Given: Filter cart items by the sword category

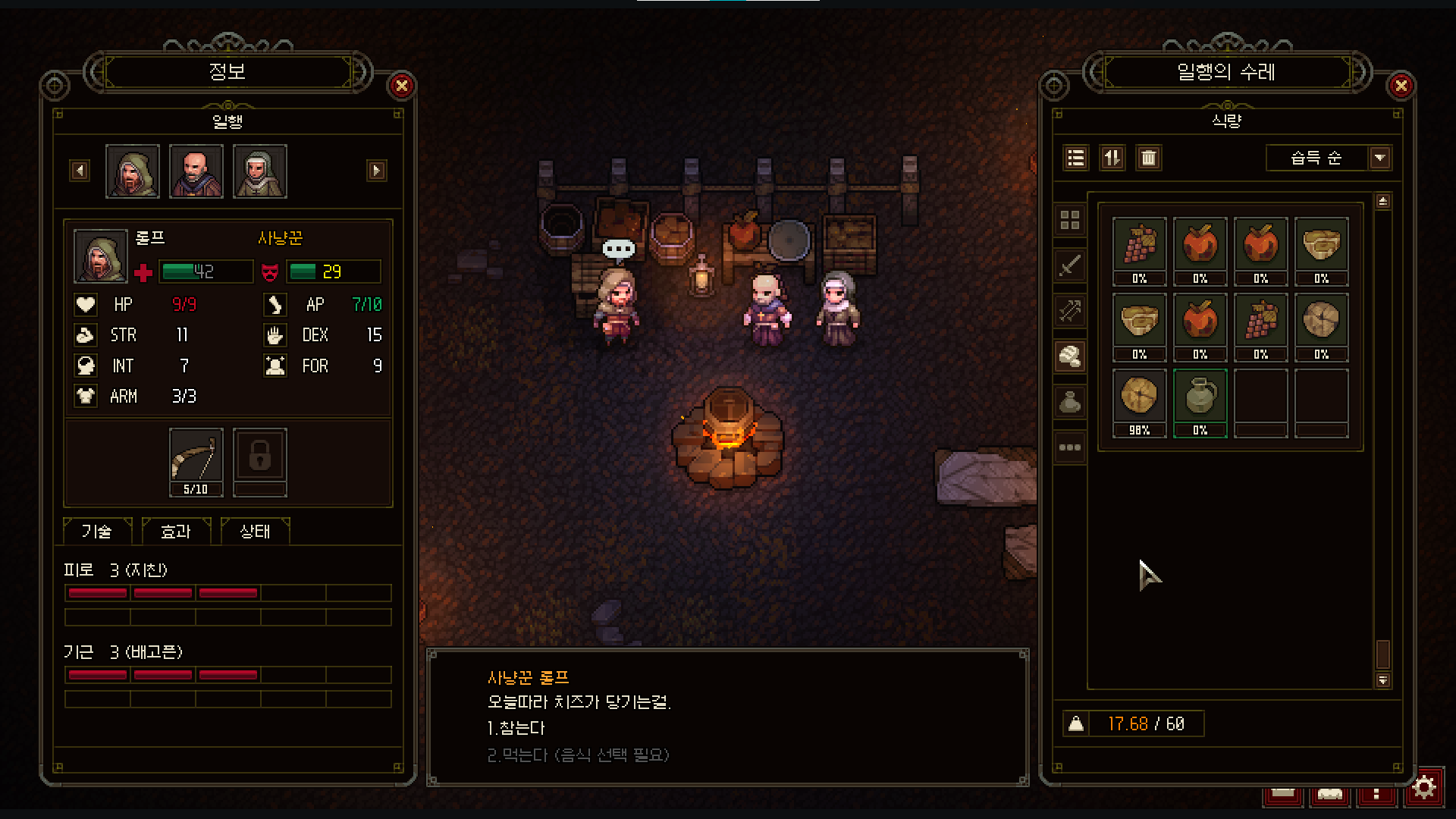Looking at the screenshot, I should click(x=1070, y=266).
